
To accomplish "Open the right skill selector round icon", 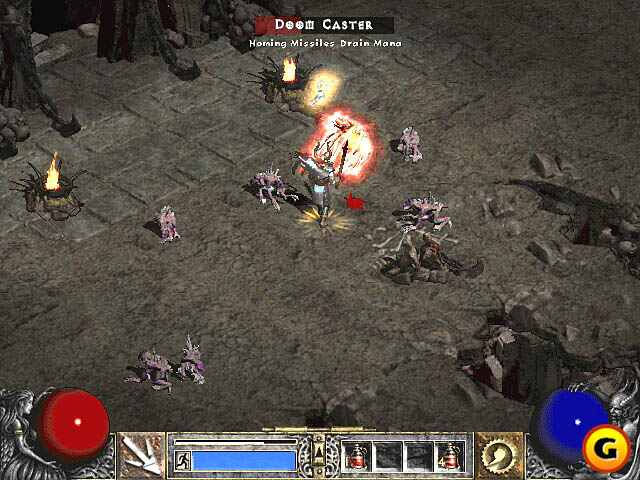I will pyautogui.click(x=497, y=456).
